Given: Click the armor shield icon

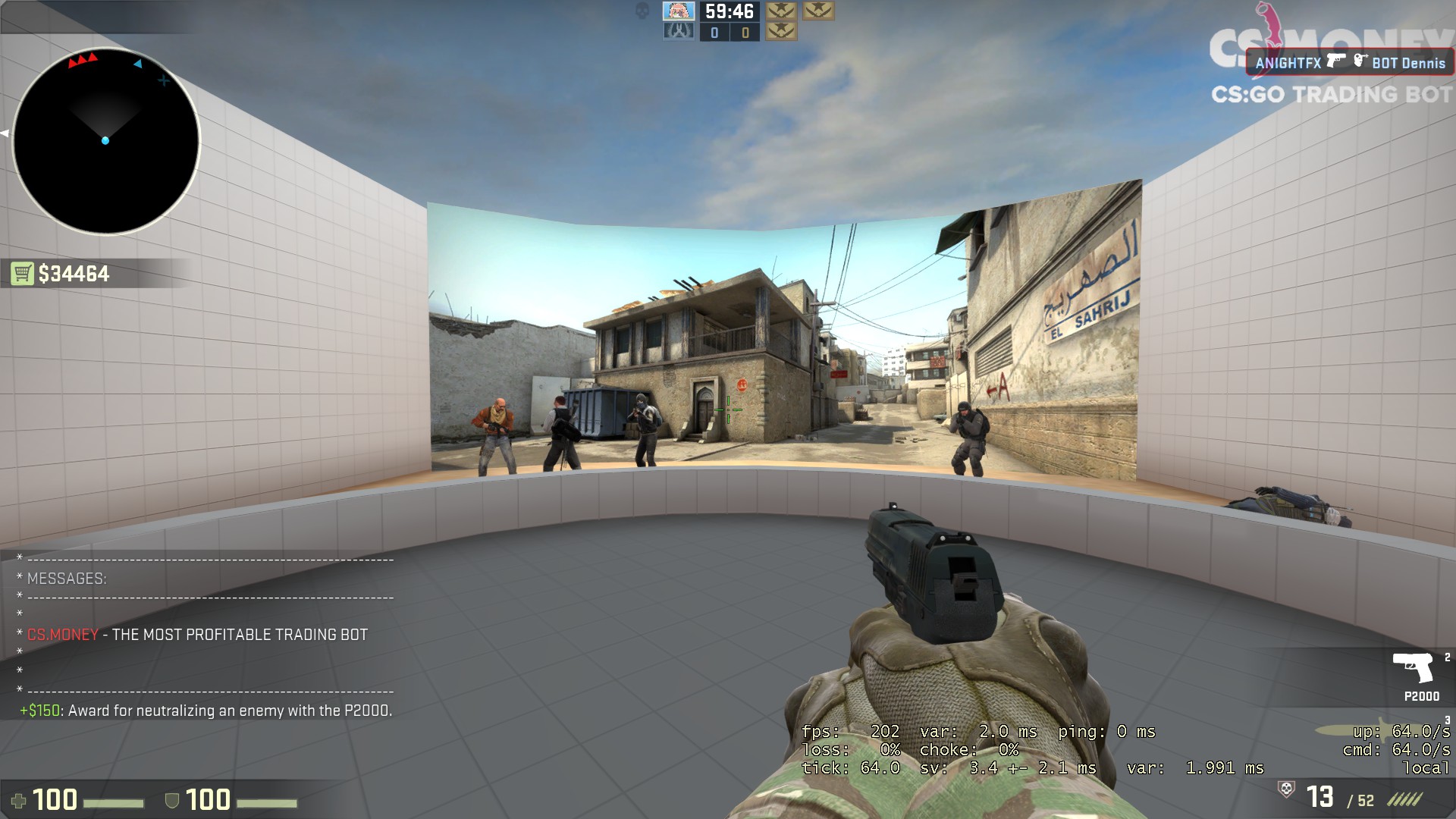Looking at the screenshot, I should coord(172,800).
